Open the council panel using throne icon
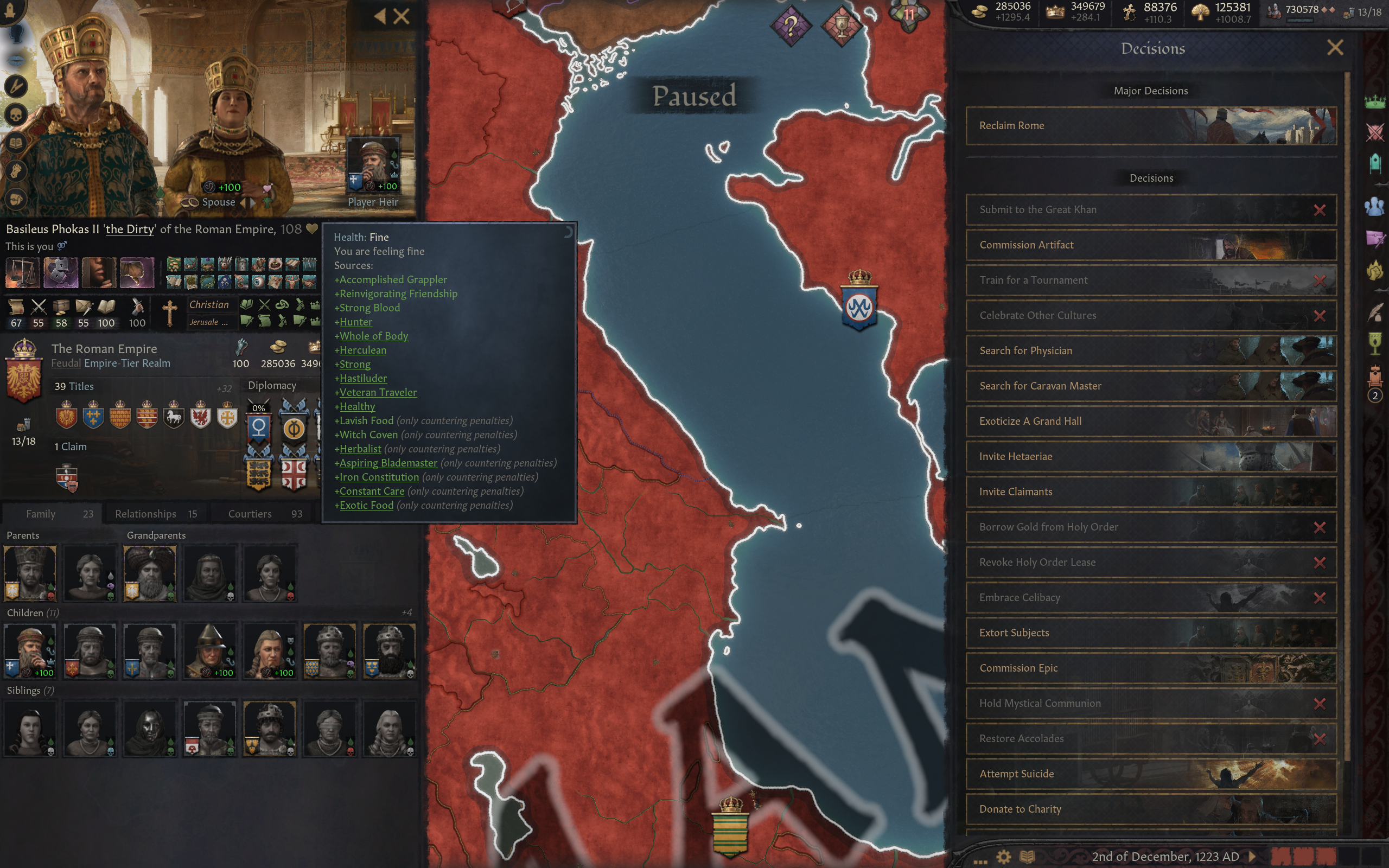 pos(1375,163)
